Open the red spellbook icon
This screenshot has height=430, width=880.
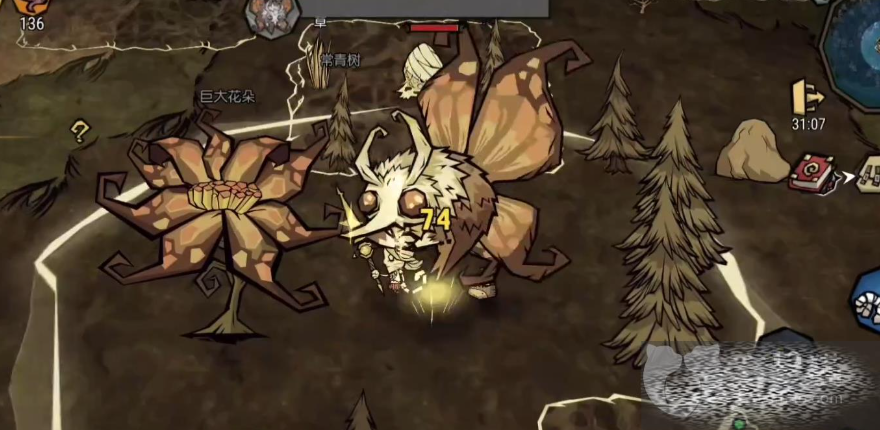(x=808, y=173)
